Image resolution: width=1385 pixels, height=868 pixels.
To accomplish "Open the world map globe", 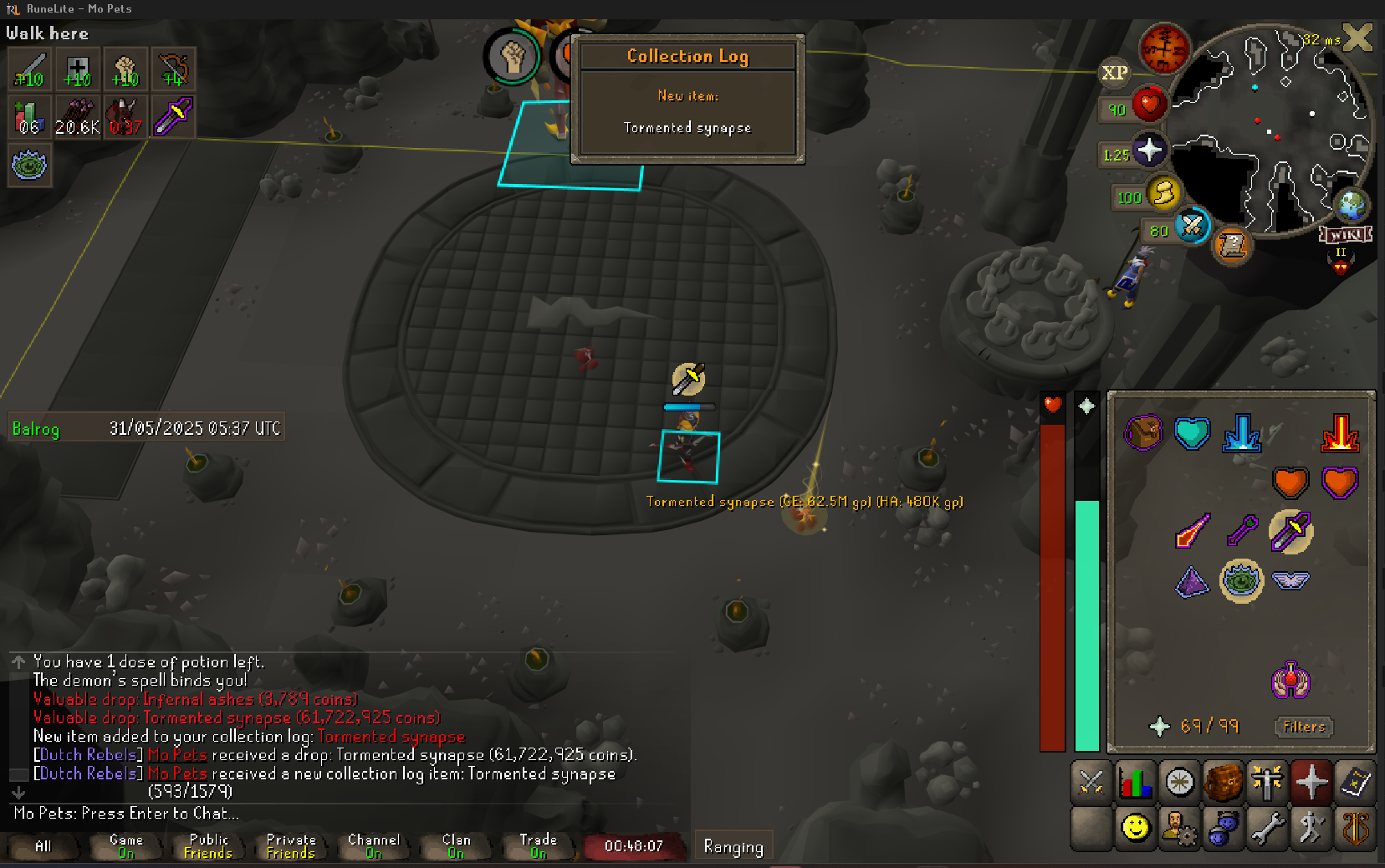I will click(1352, 204).
